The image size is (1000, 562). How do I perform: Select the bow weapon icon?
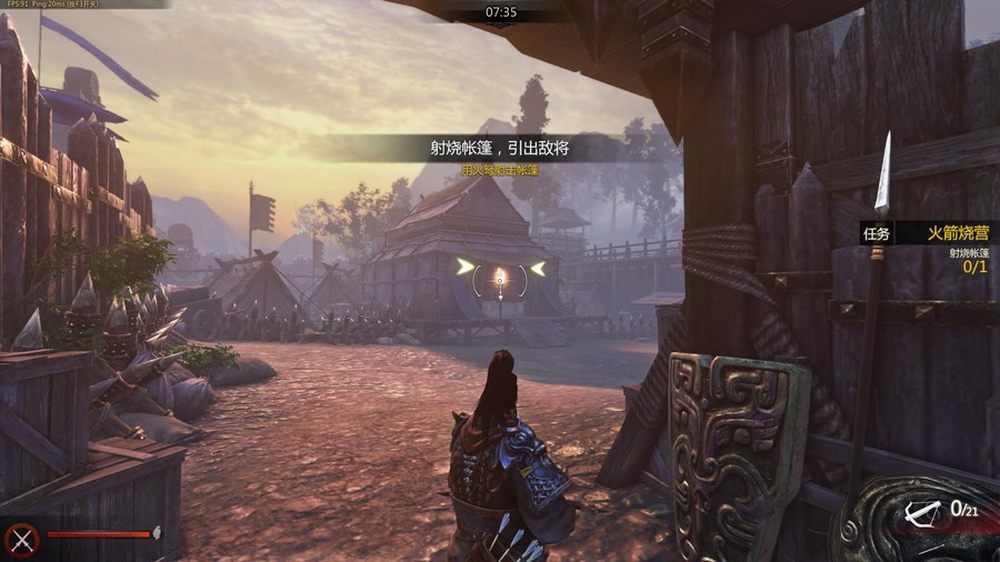[x=920, y=513]
